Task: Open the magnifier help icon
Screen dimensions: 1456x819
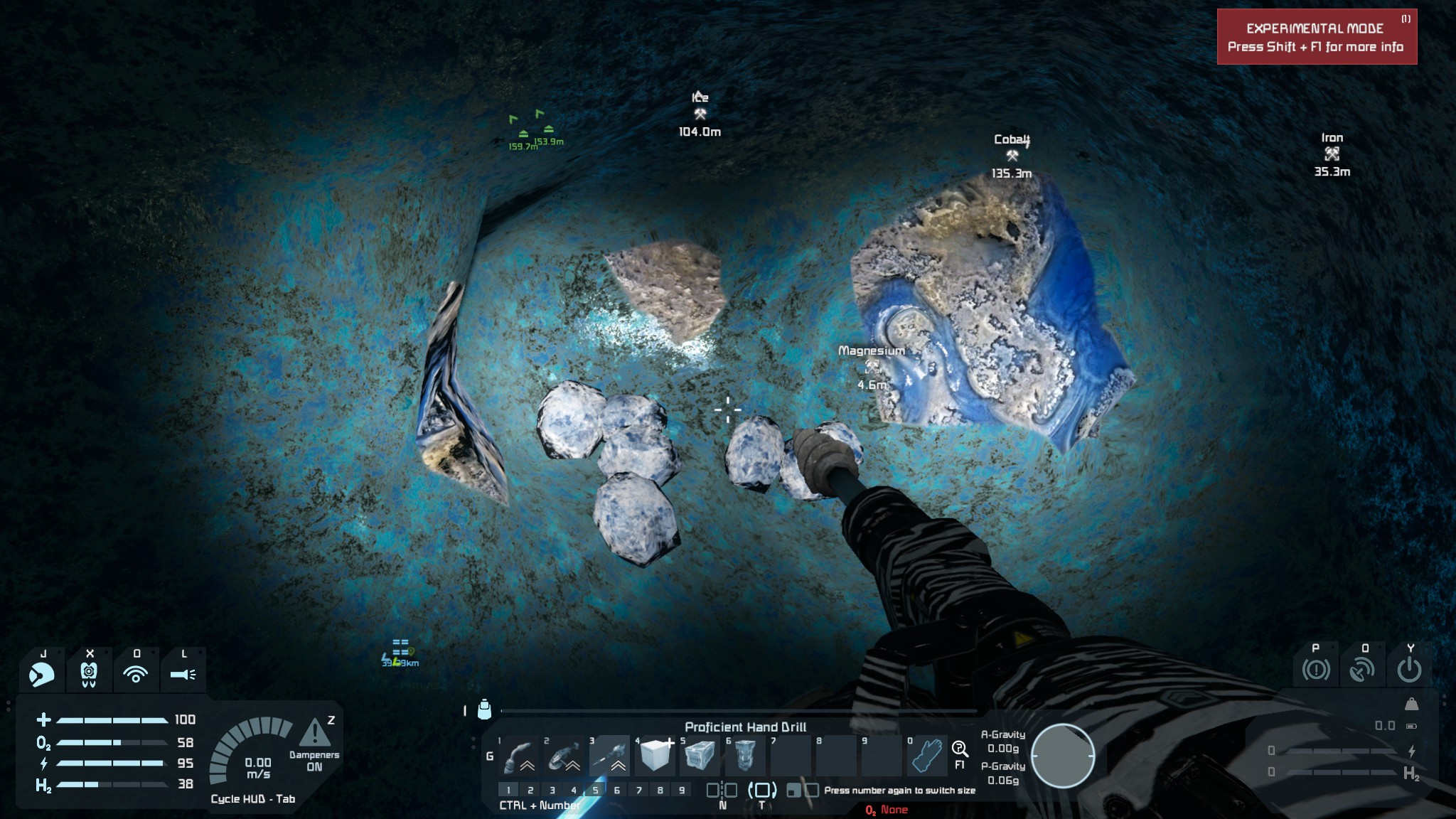Action: point(960,749)
